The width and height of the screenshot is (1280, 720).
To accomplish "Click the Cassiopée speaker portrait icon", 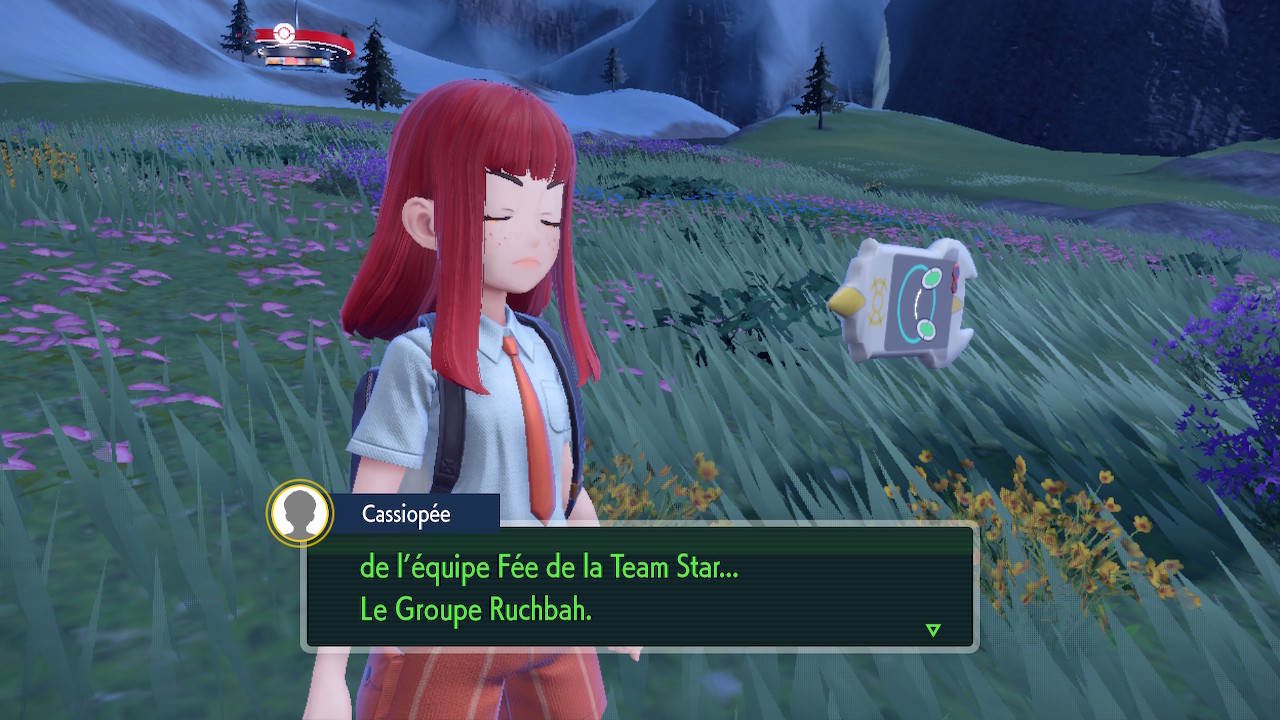I will [300, 514].
